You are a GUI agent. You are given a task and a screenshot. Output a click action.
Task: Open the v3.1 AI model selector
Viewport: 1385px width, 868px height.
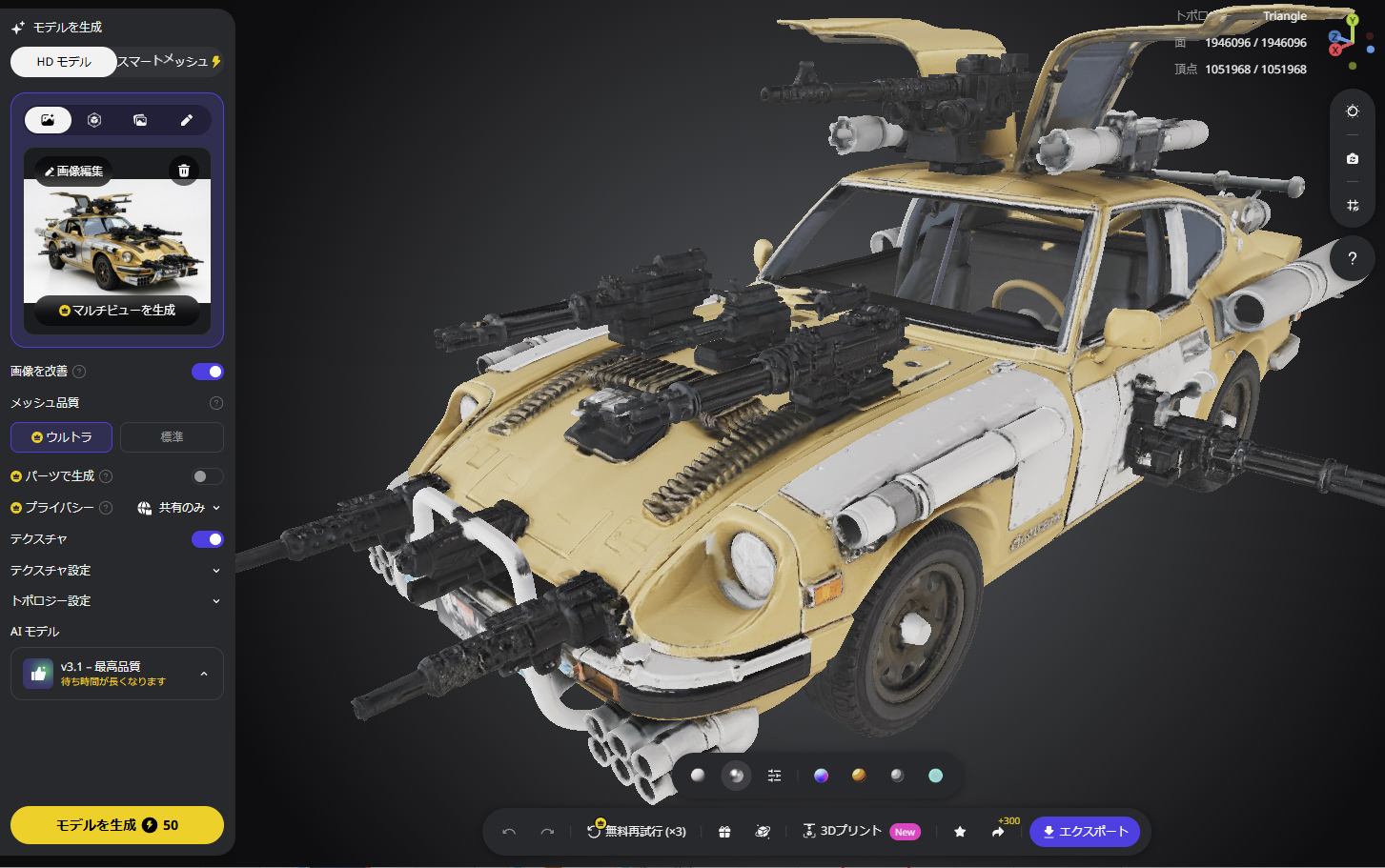point(116,674)
